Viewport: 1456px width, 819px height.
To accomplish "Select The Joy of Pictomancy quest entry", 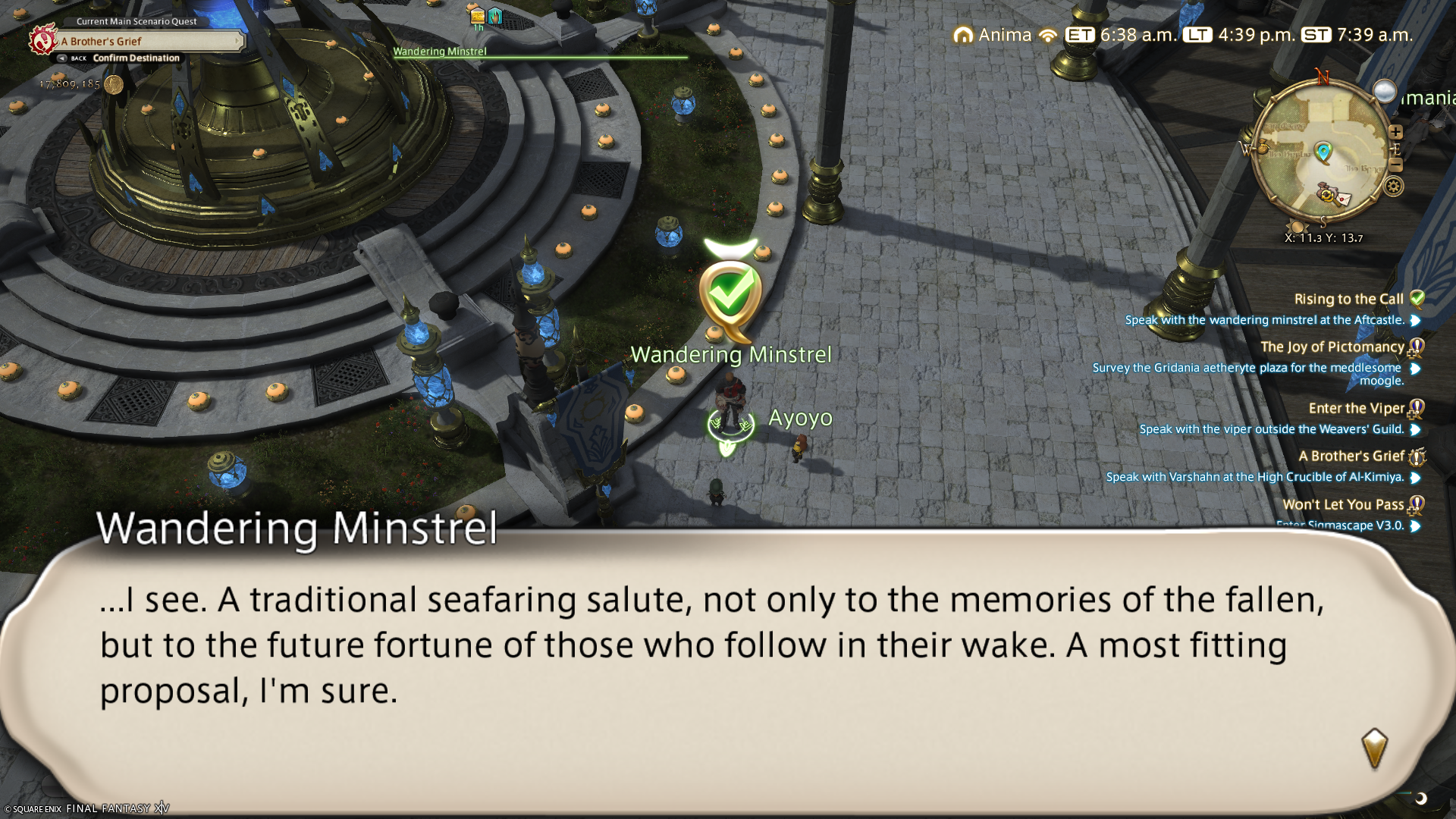I will tap(1332, 347).
